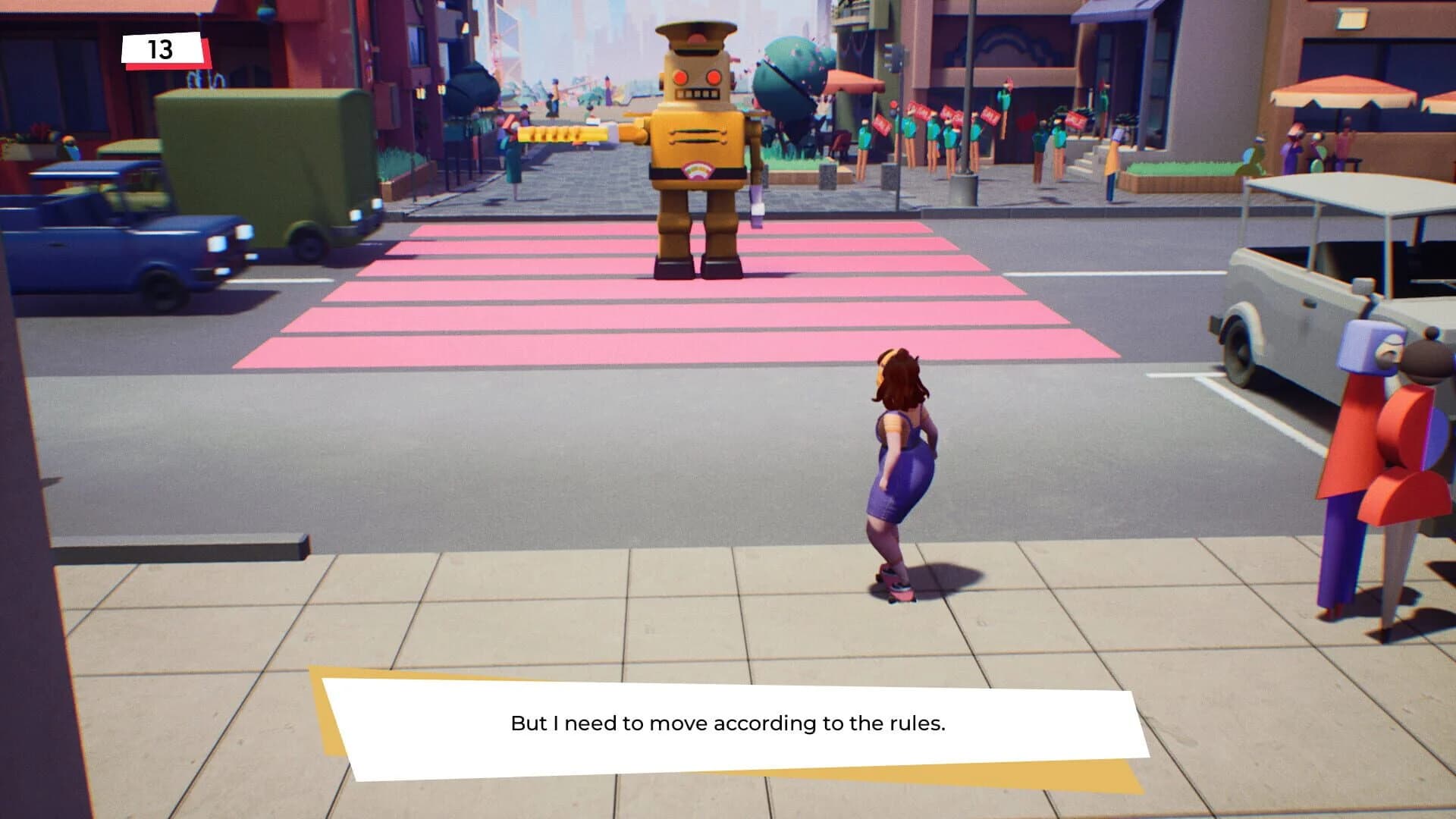Click the badge on the robot's chest

698,173
